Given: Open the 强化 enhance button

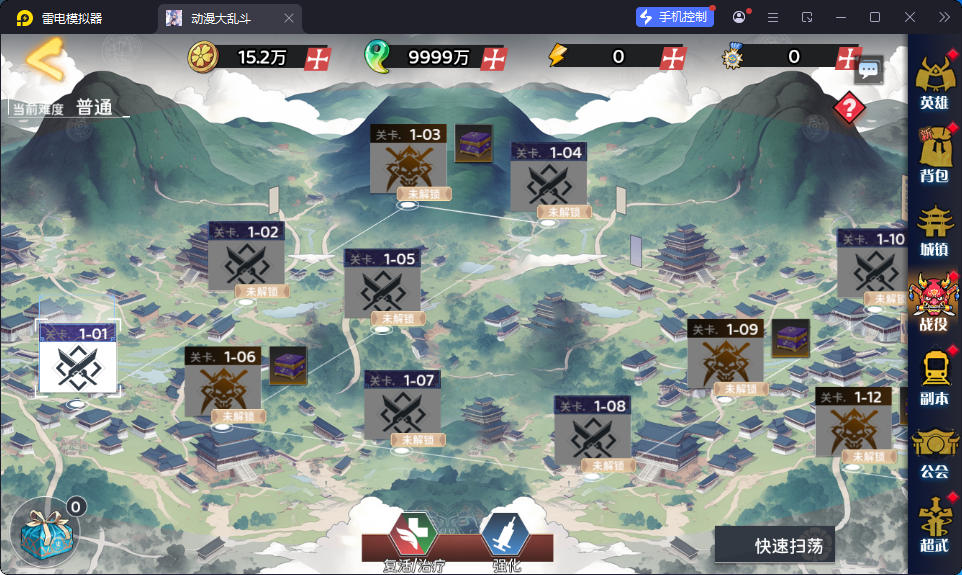Looking at the screenshot, I should point(506,540).
